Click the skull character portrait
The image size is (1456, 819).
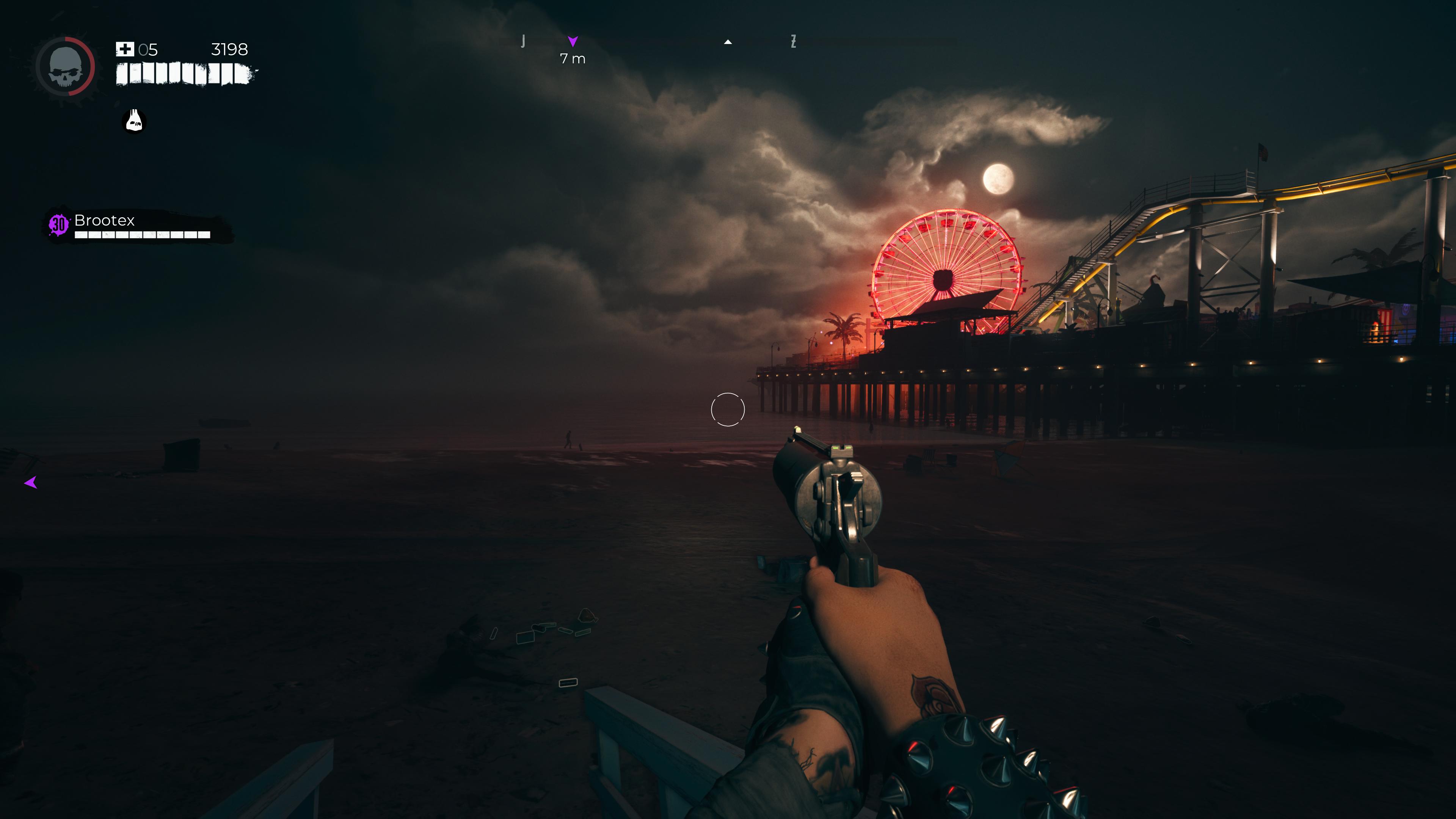pyautogui.click(x=66, y=67)
